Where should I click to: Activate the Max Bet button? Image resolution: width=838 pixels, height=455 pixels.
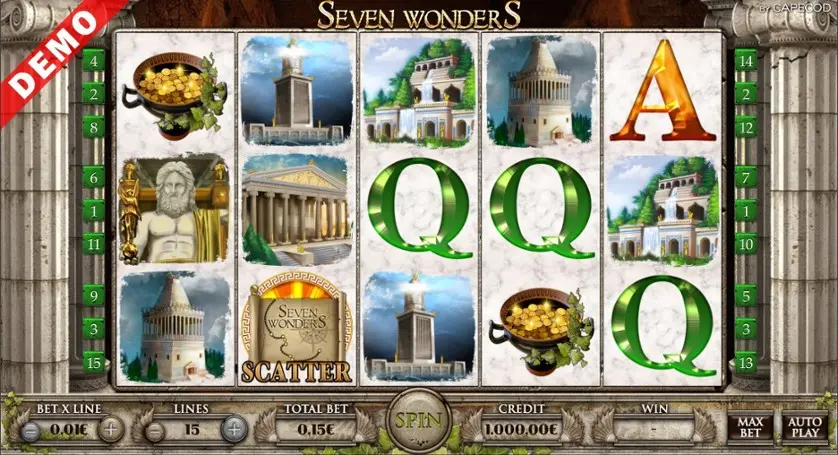pos(750,428)
